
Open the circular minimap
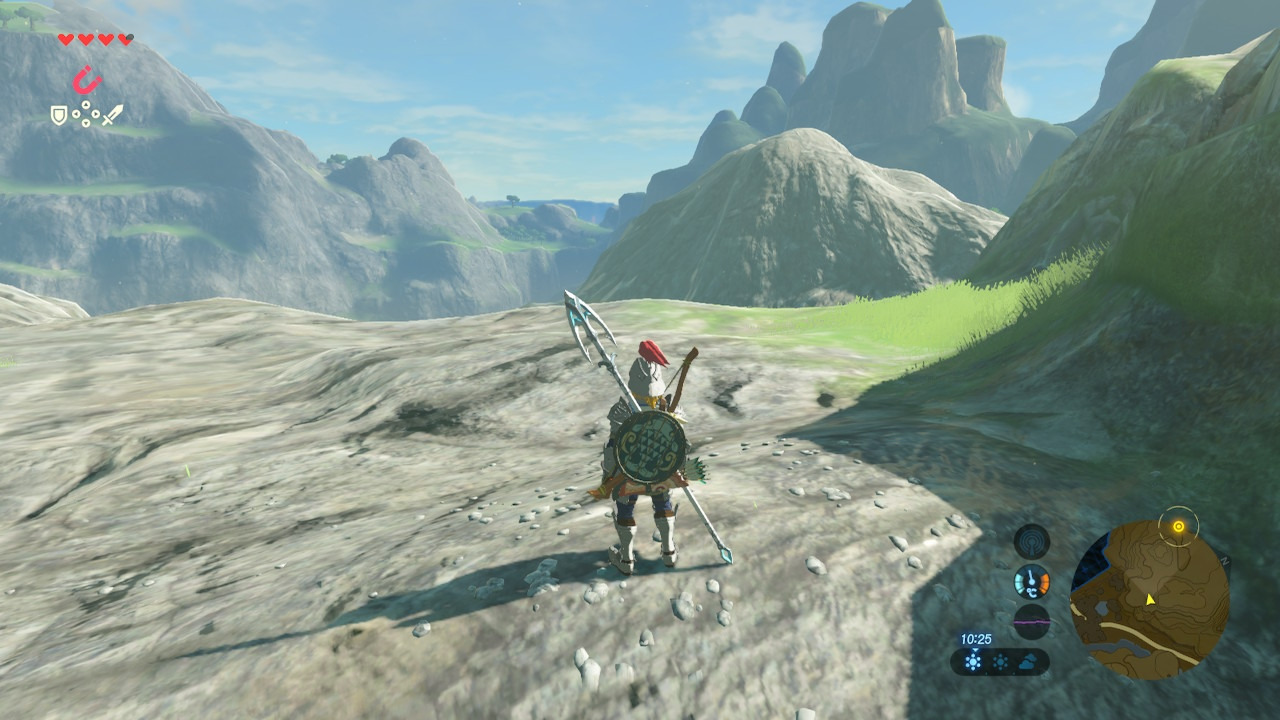pos(1149,599)
